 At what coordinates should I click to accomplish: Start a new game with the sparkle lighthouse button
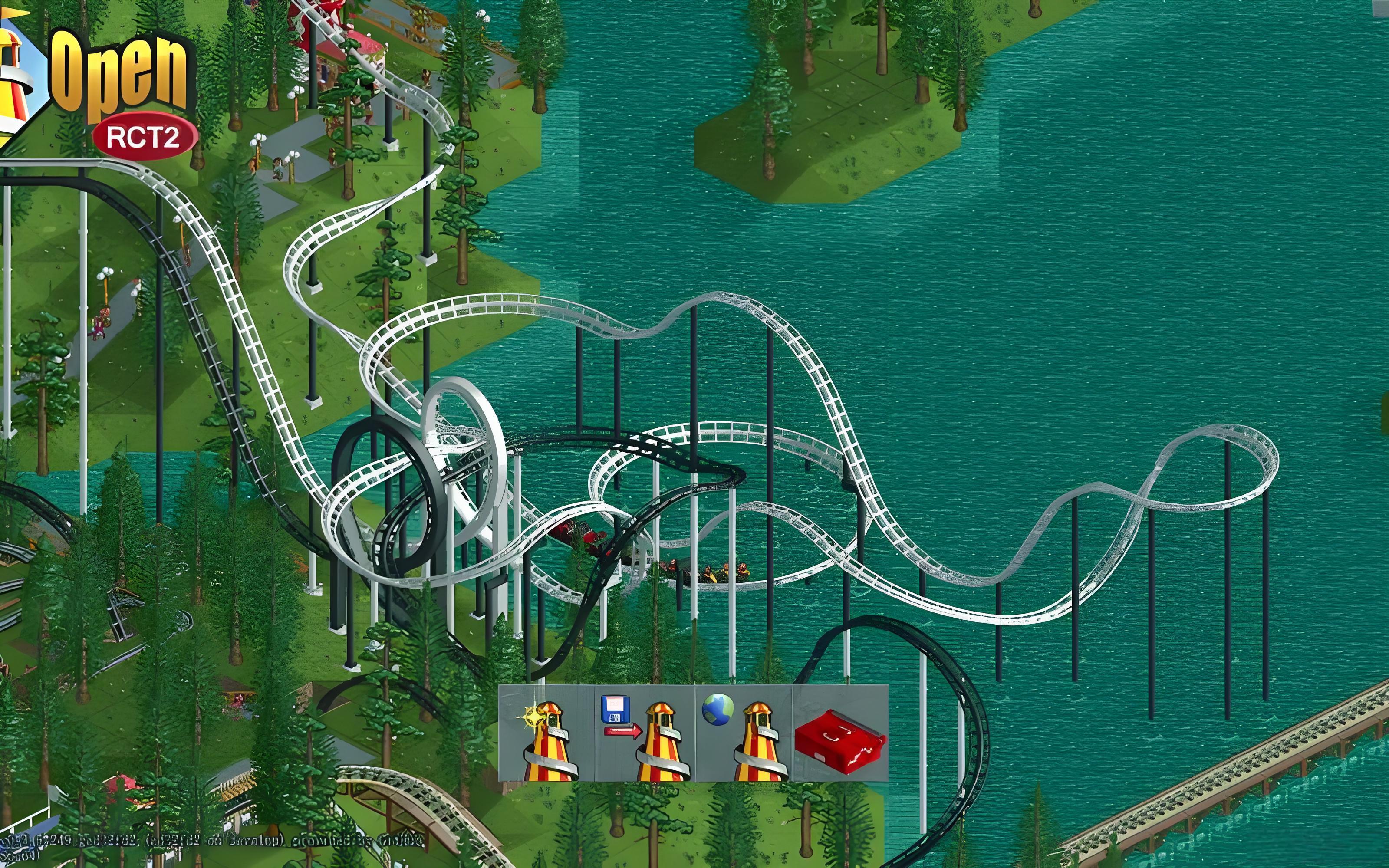[x=547, y=733]
